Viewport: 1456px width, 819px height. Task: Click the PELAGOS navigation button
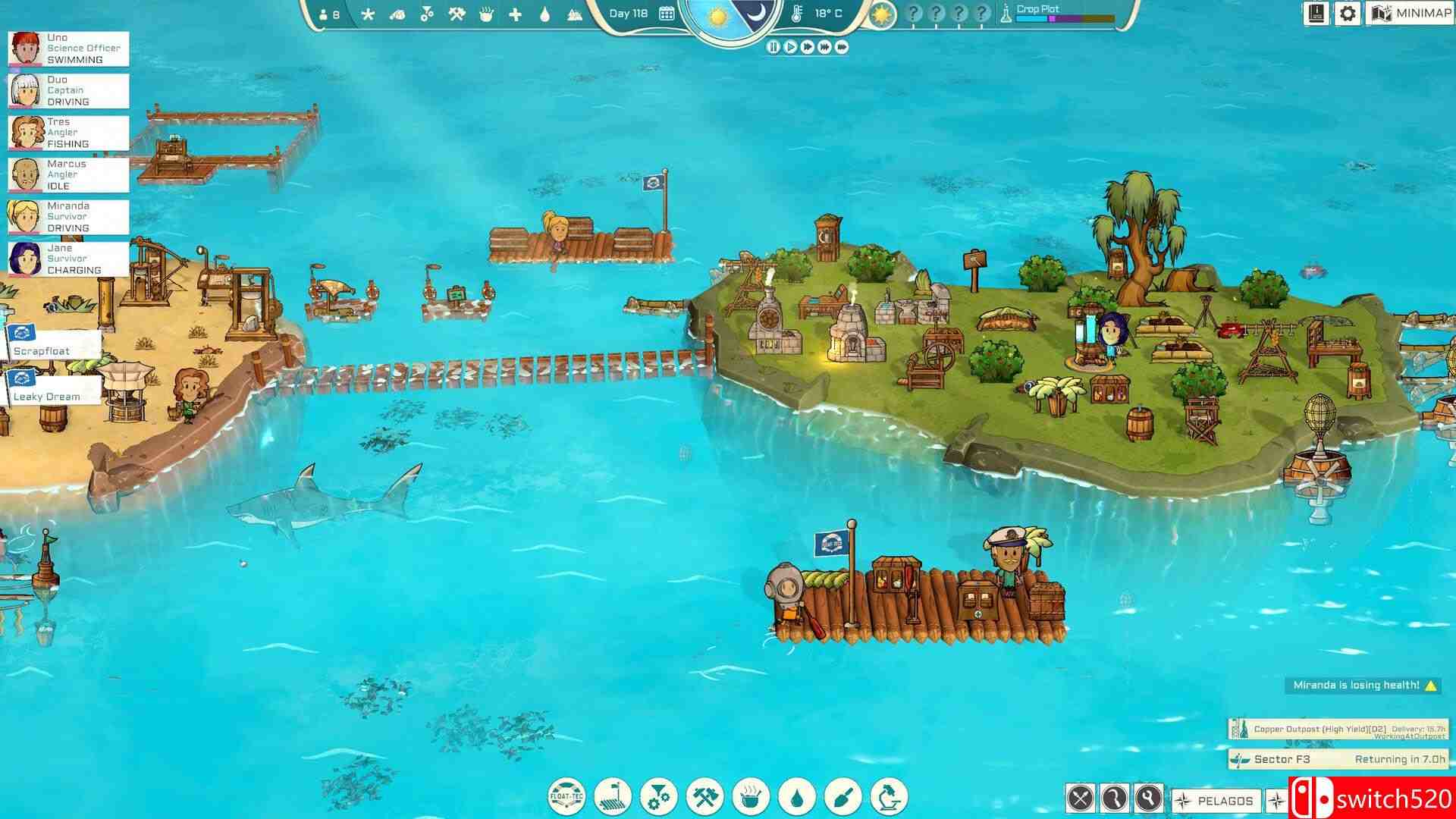pyautogui.click(x=1215, y=800)
